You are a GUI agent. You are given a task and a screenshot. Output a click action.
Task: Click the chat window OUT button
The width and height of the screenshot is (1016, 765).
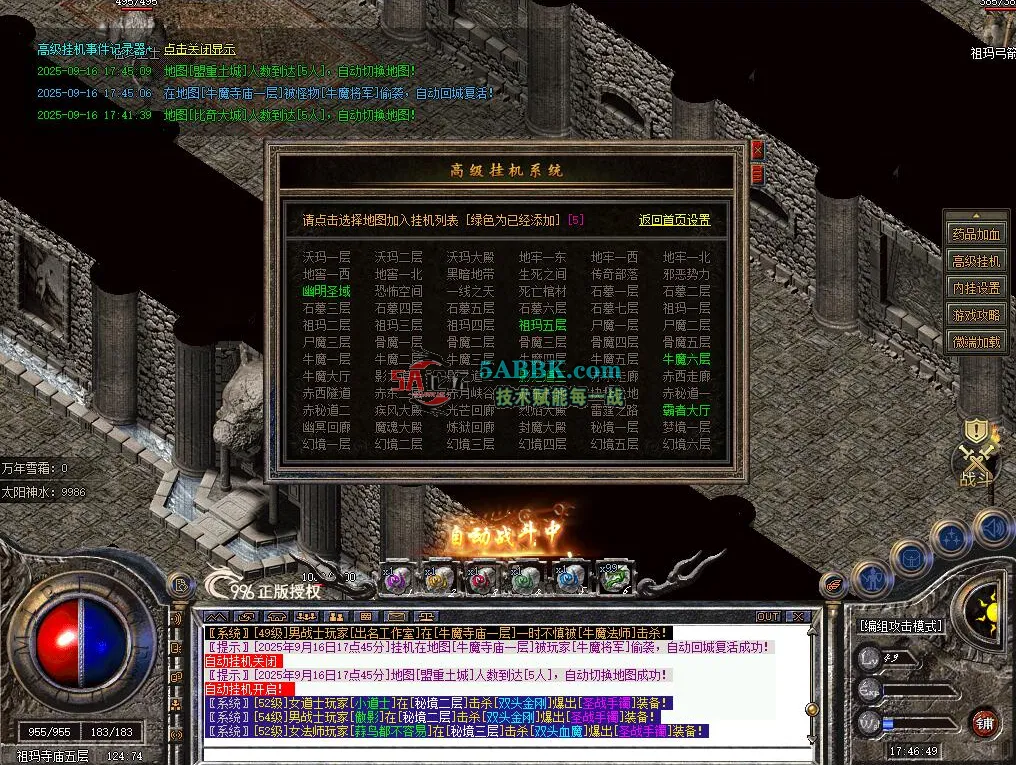(x=768, y=616)
